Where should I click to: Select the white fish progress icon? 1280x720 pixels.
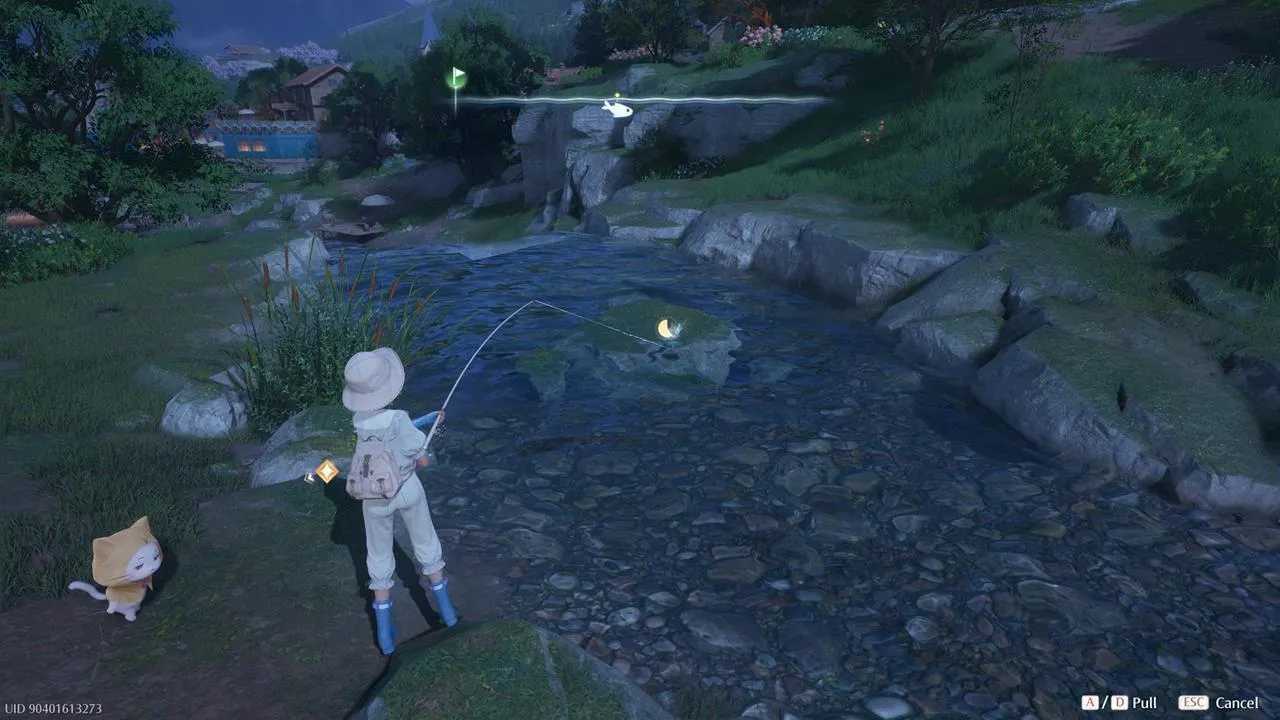pyautogui.click(x=620, y=113)
